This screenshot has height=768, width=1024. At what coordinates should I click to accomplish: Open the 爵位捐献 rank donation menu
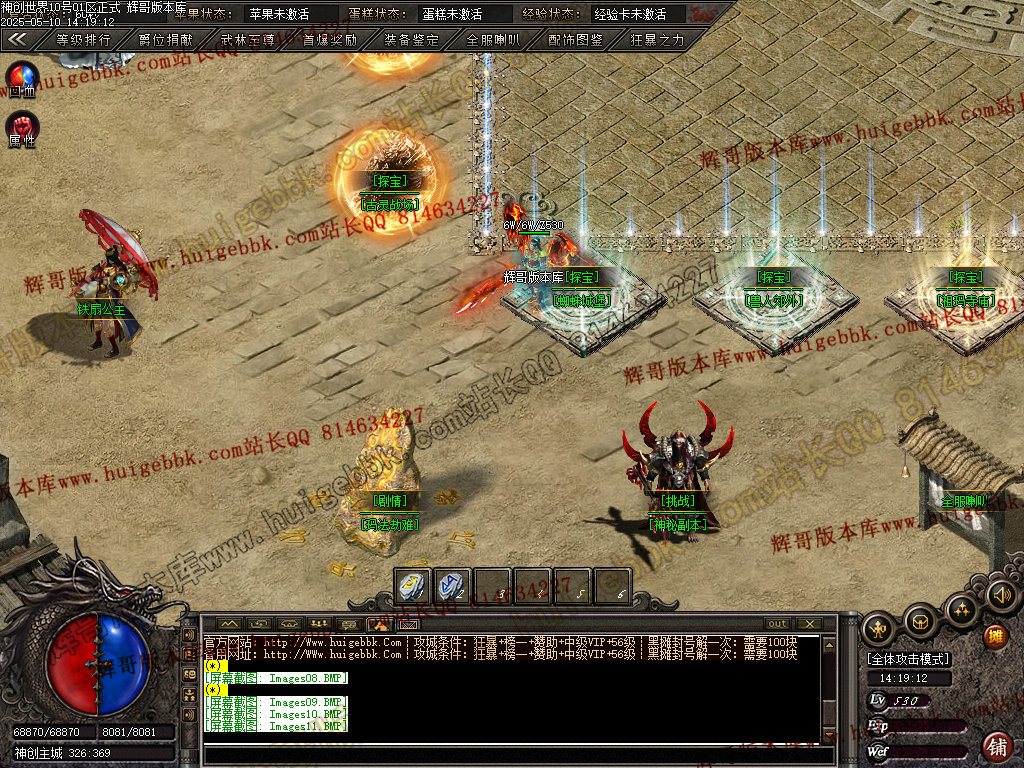tap(166, 40)
